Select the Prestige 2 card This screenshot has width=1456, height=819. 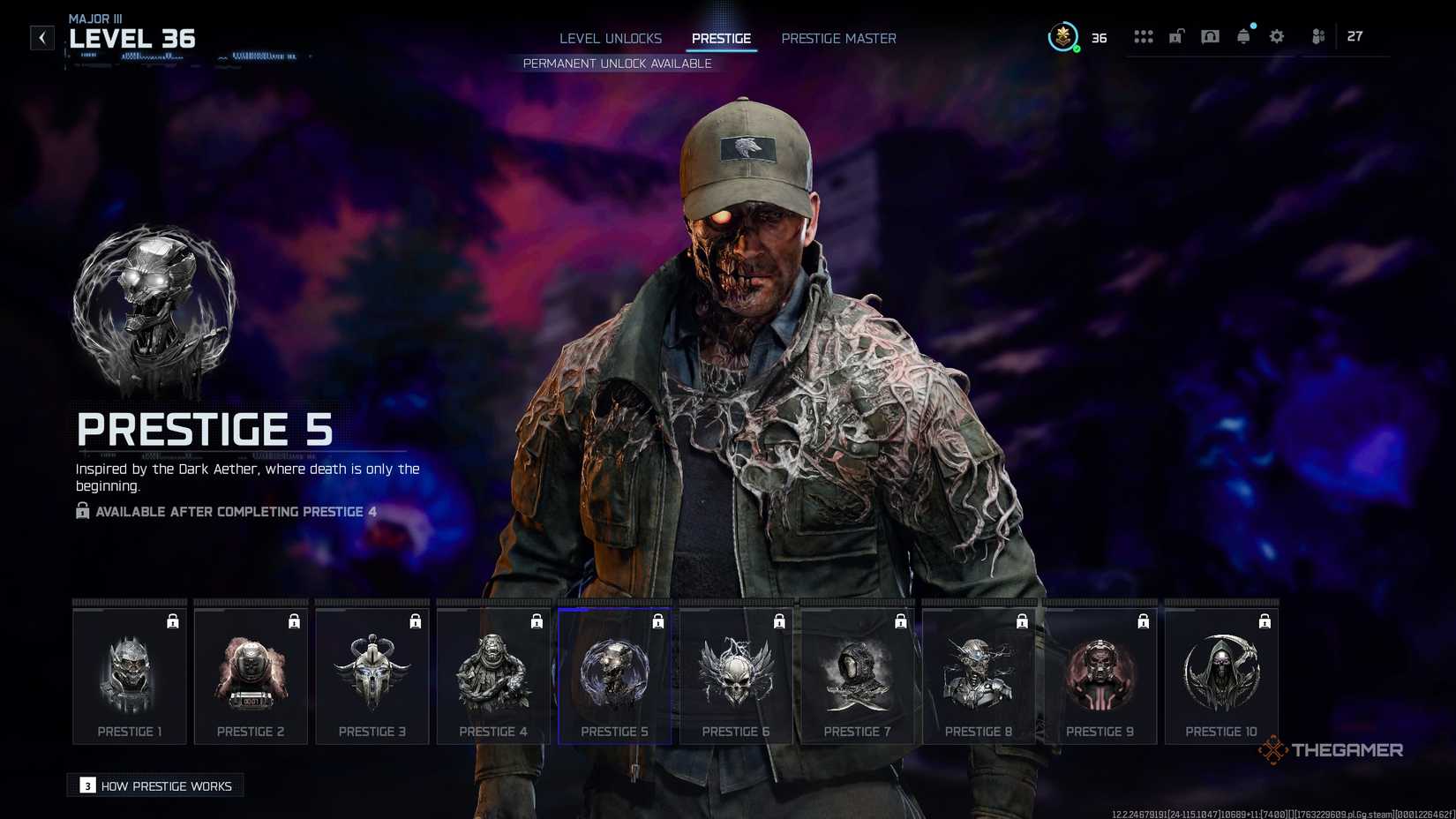pos(251,675)
